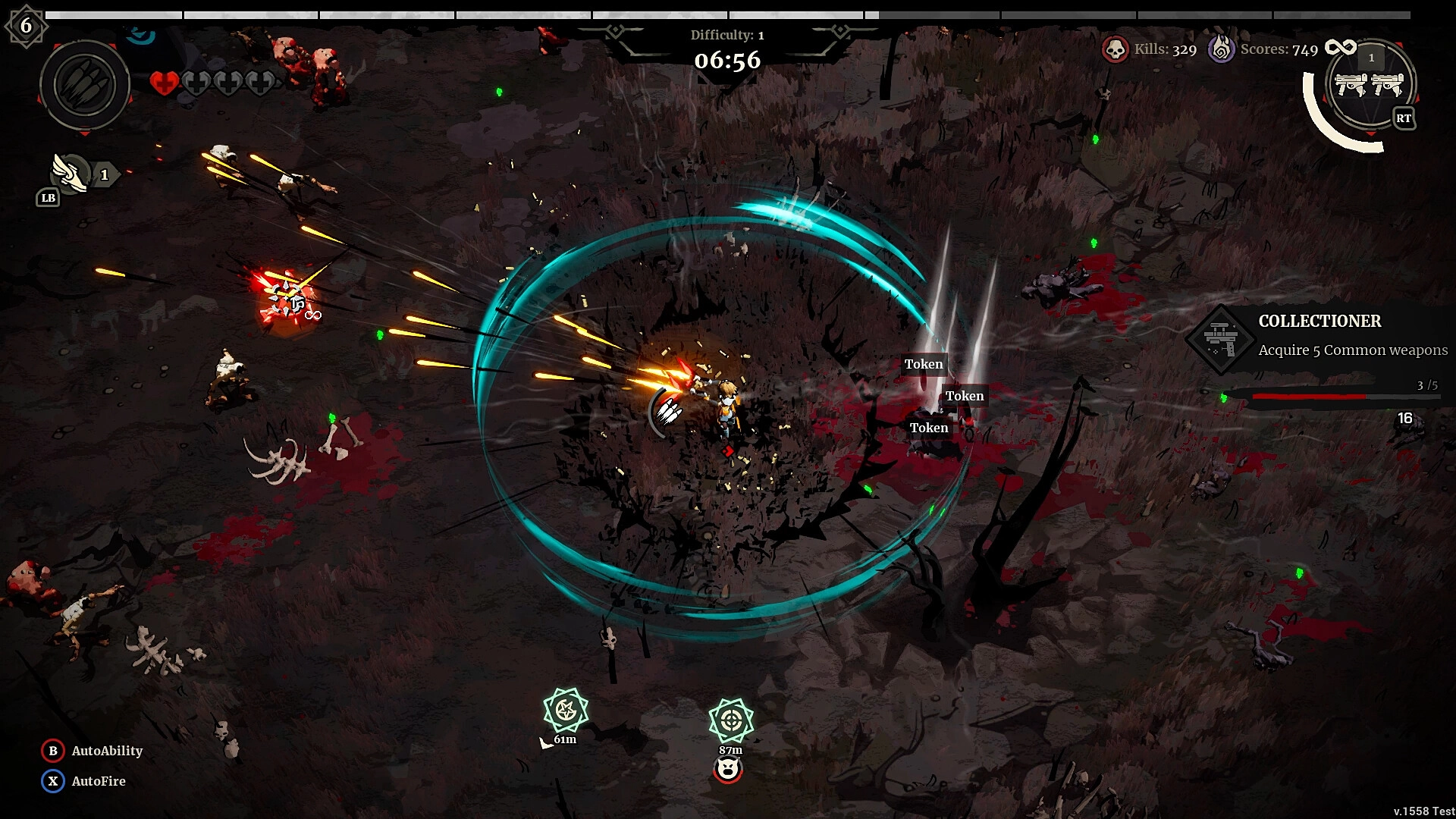The width and height of the screenshot is (1456, 819).
Task: Click the Scores flame icon
Action: click(1221, 50)
